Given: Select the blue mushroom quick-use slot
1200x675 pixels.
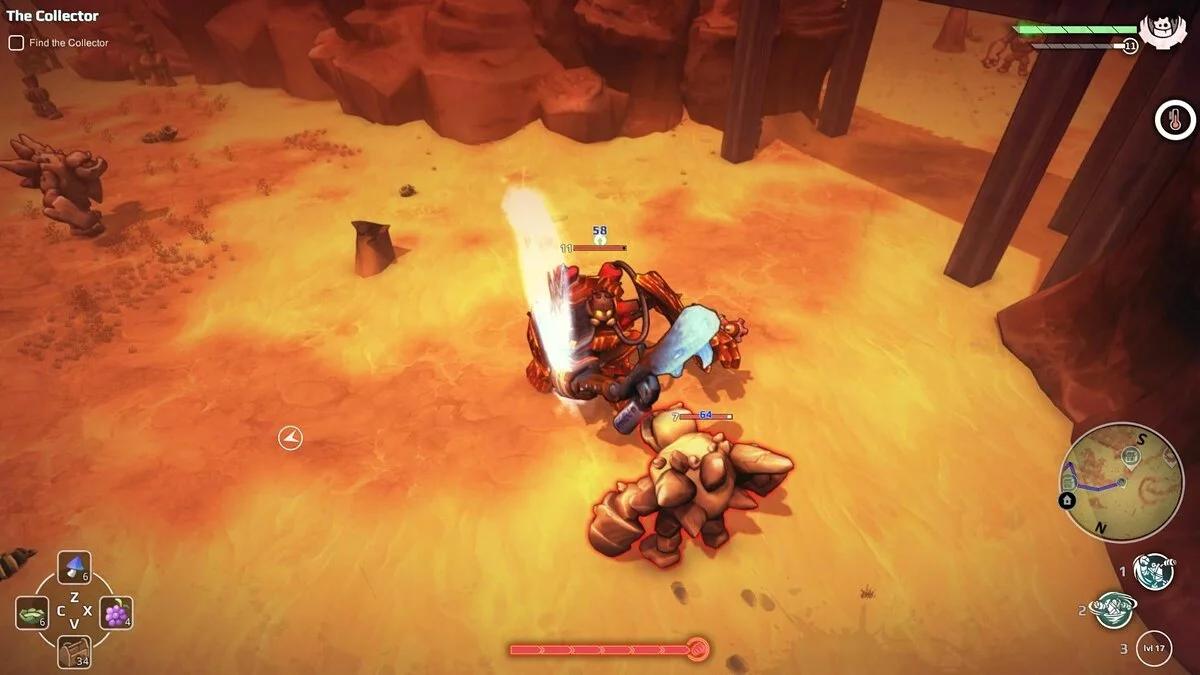Looking at the screenshot, I should tap(74, 568).
